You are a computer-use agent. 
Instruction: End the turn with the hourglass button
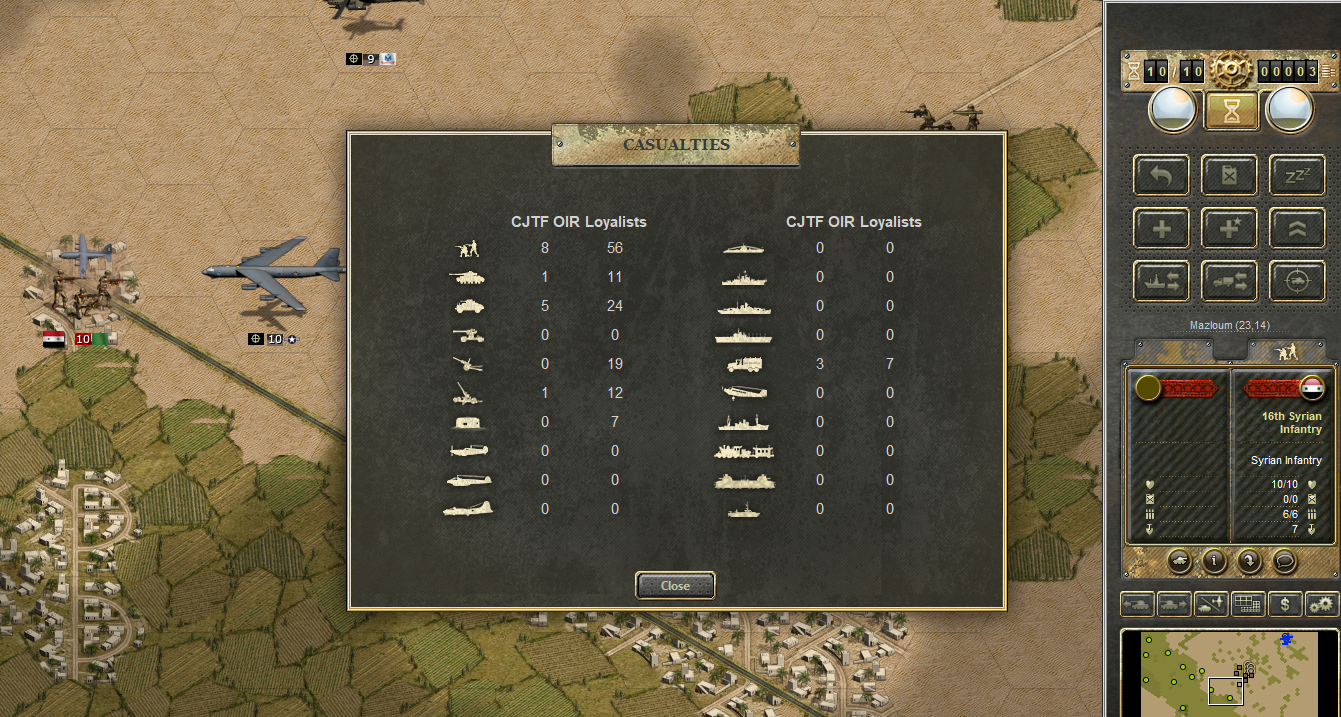[1232, 111]
